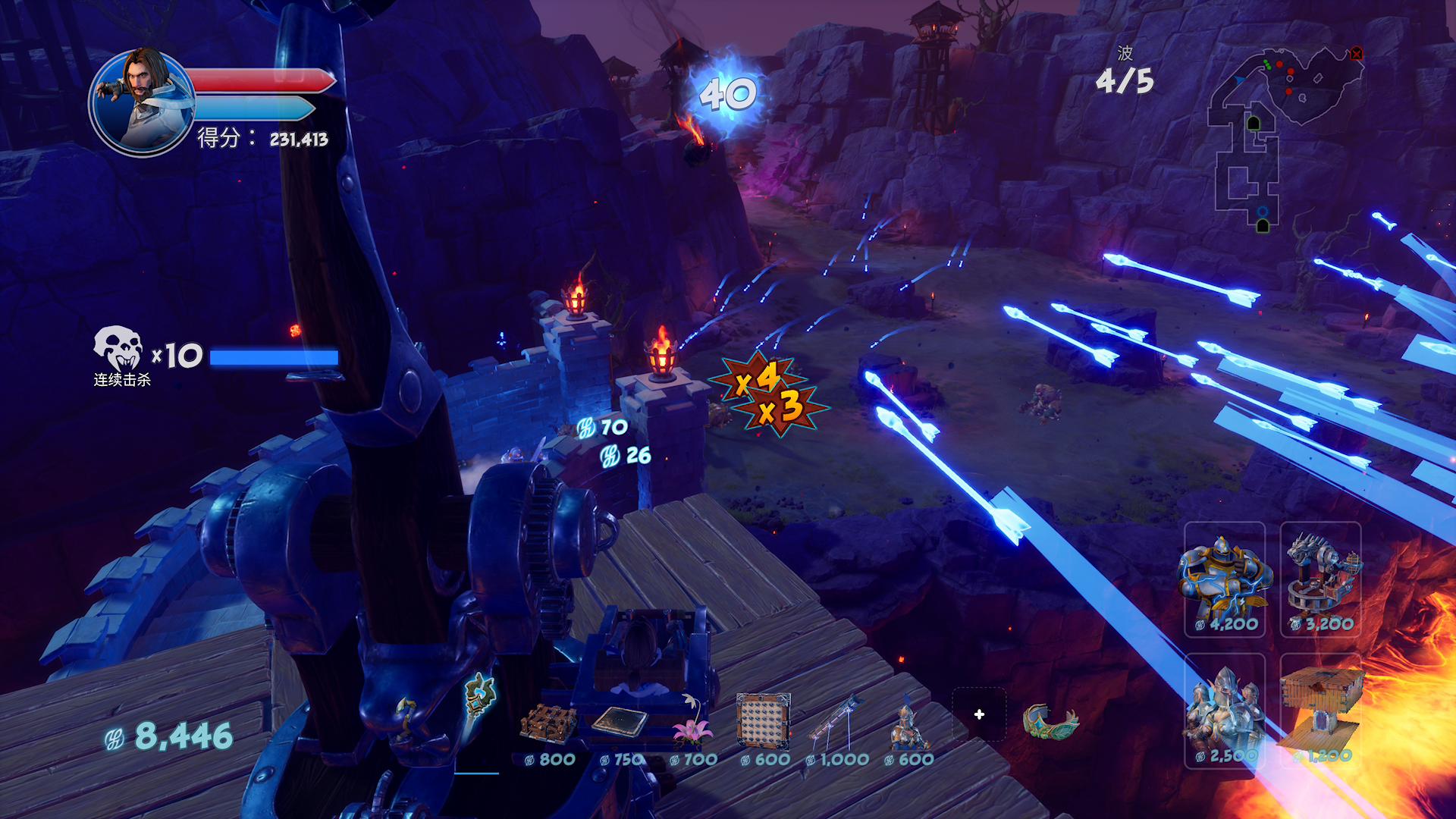Image resolution: width=1456 pixels, height=819 pixels.
Task: Click the hero portrait
Action: 142,102
